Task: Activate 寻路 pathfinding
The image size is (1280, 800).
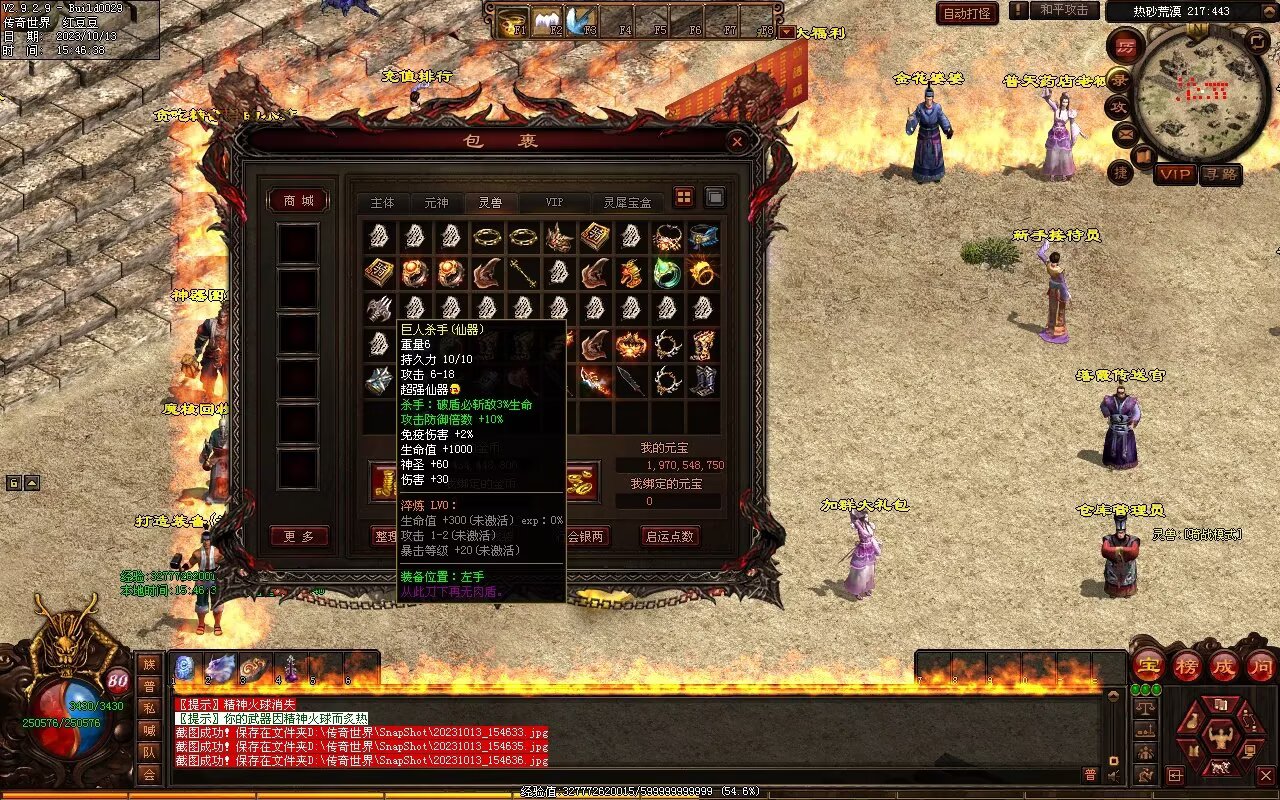Action: tap(1220, 174)
